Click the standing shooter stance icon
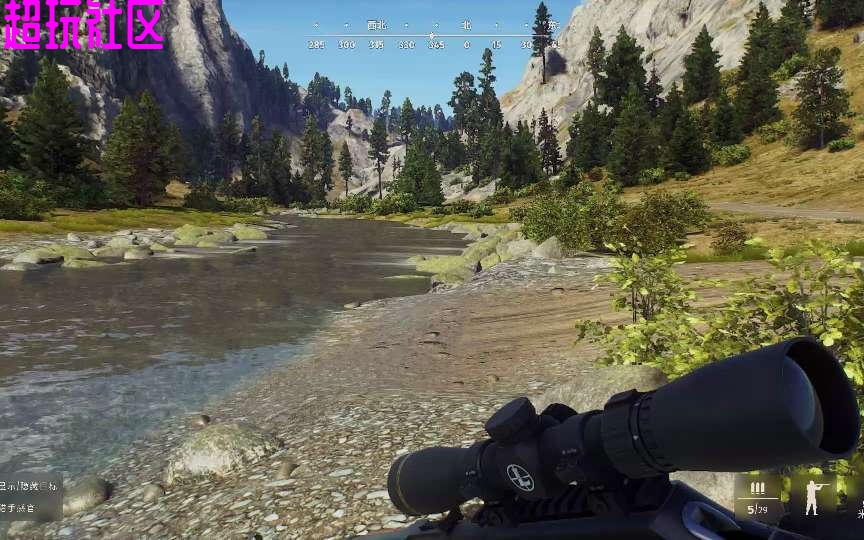 [811, 495]
